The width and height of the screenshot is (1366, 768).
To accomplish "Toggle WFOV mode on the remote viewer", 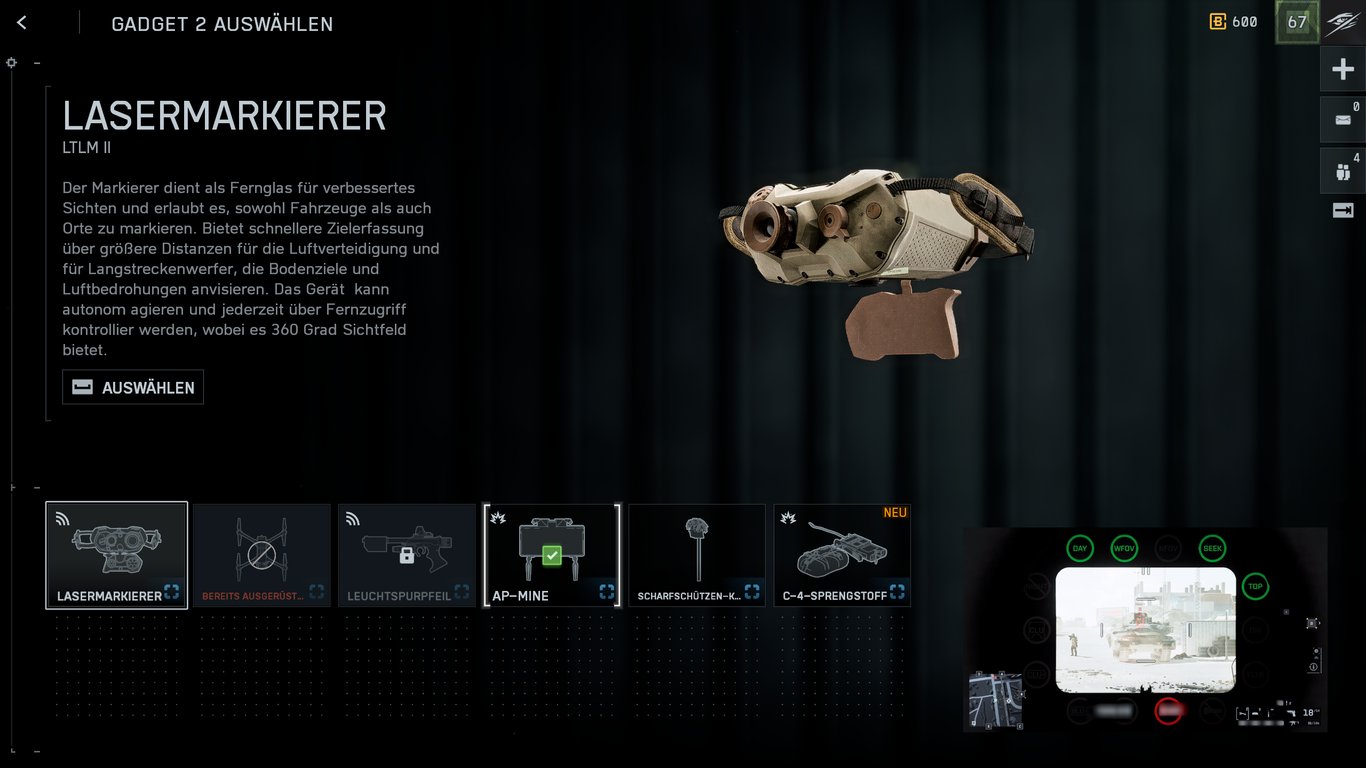I will click(1122, 548).
